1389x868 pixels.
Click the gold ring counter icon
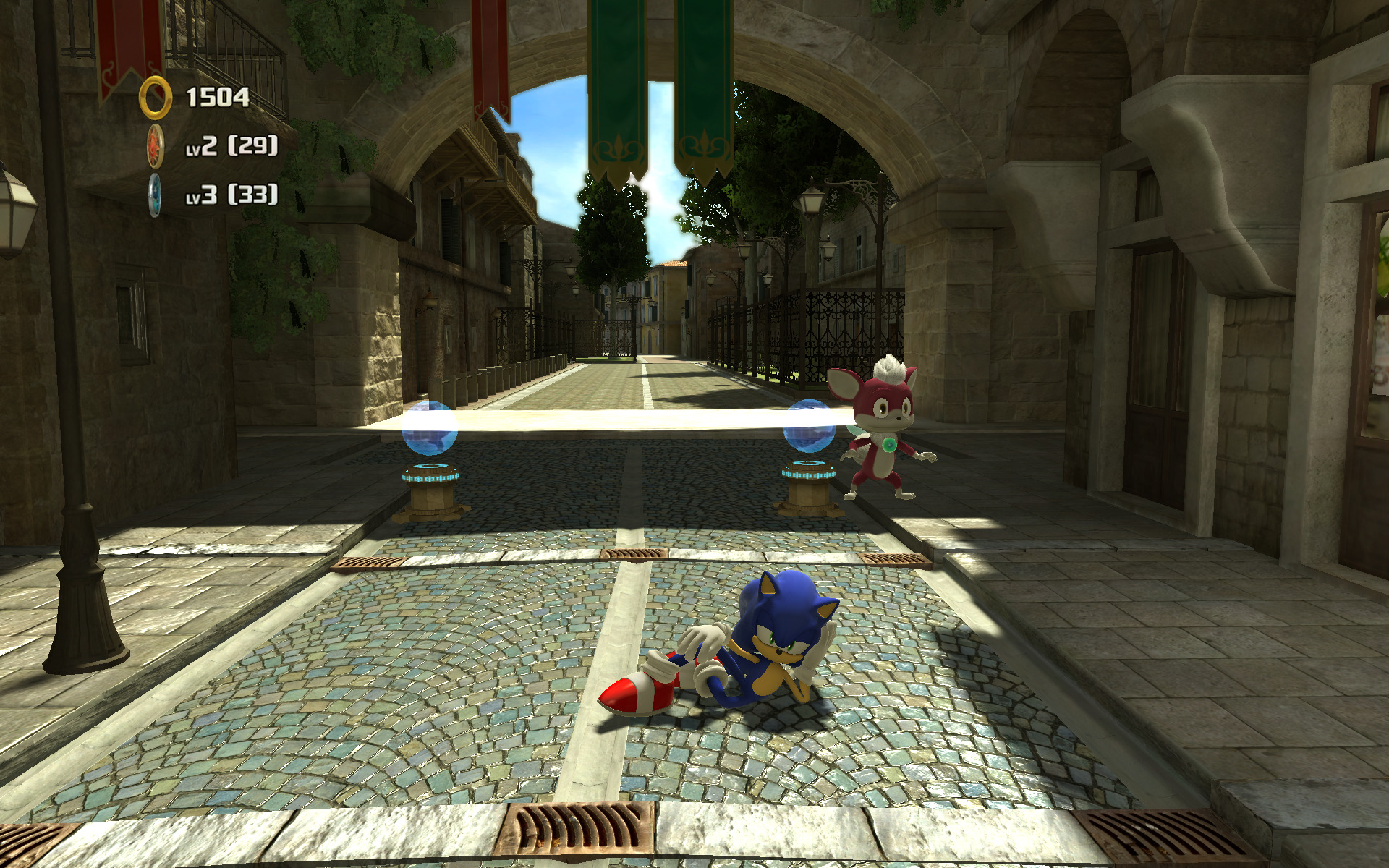(155, 98)
